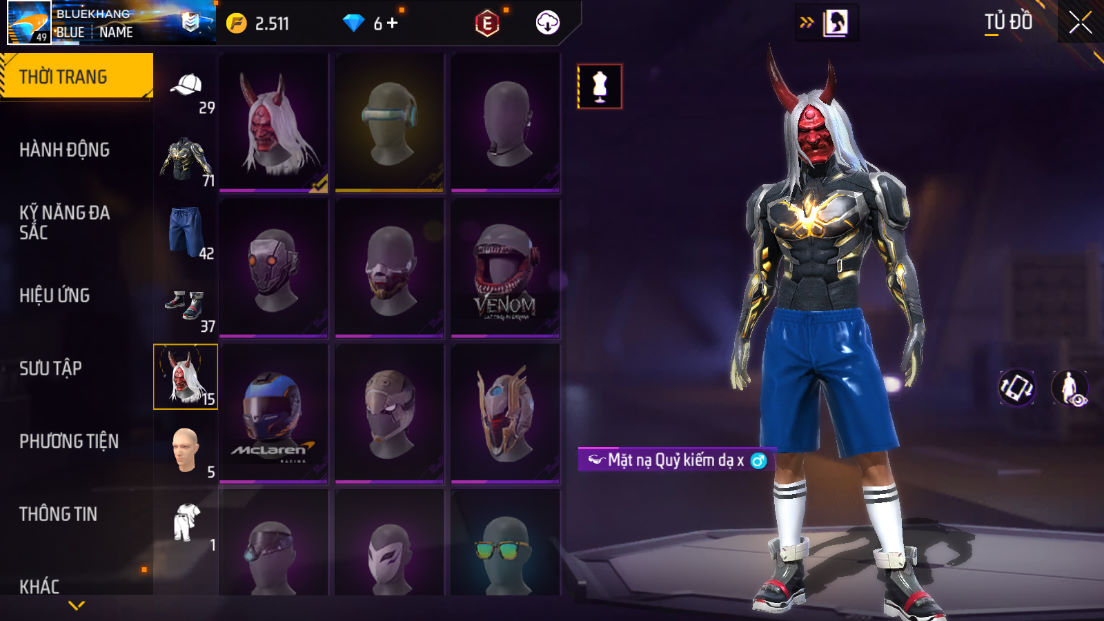Select the jacket tops category
This screenshot has width=1104, height=621.
tap(186, 160)
